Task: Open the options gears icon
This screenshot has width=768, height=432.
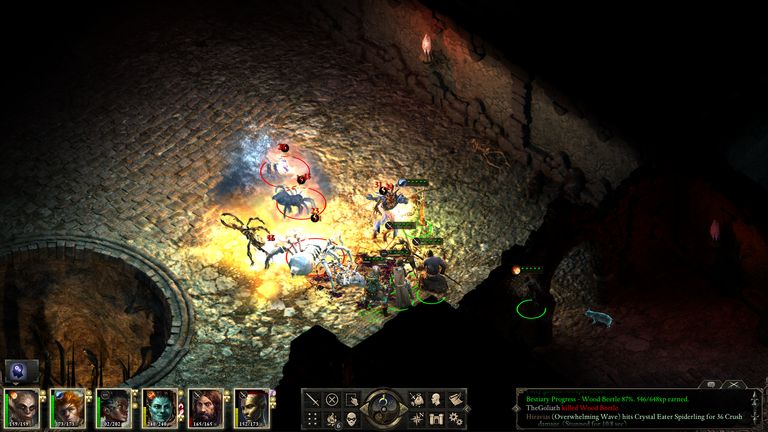Action: coord(455,418)
